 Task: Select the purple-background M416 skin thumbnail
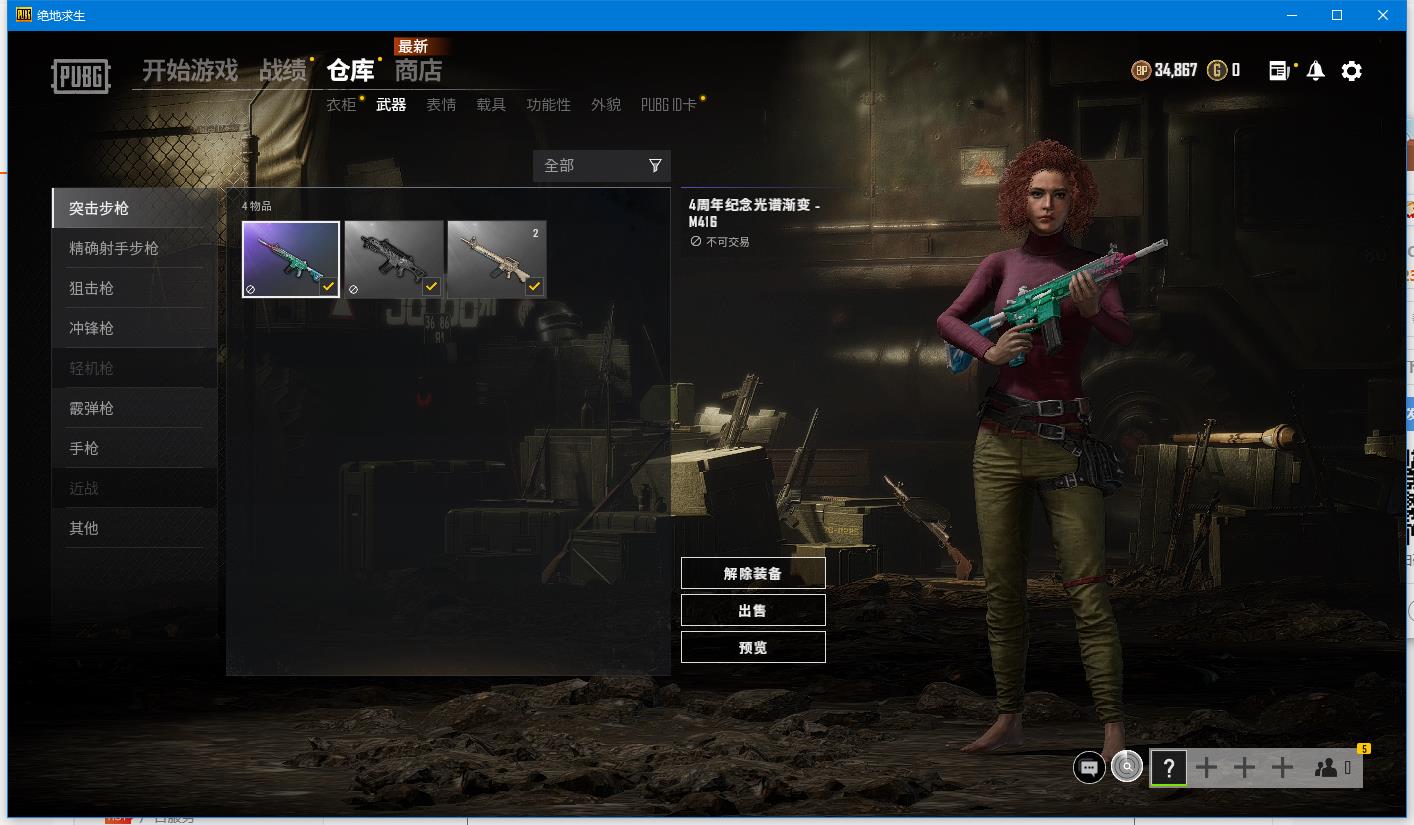tap(291, 259)
